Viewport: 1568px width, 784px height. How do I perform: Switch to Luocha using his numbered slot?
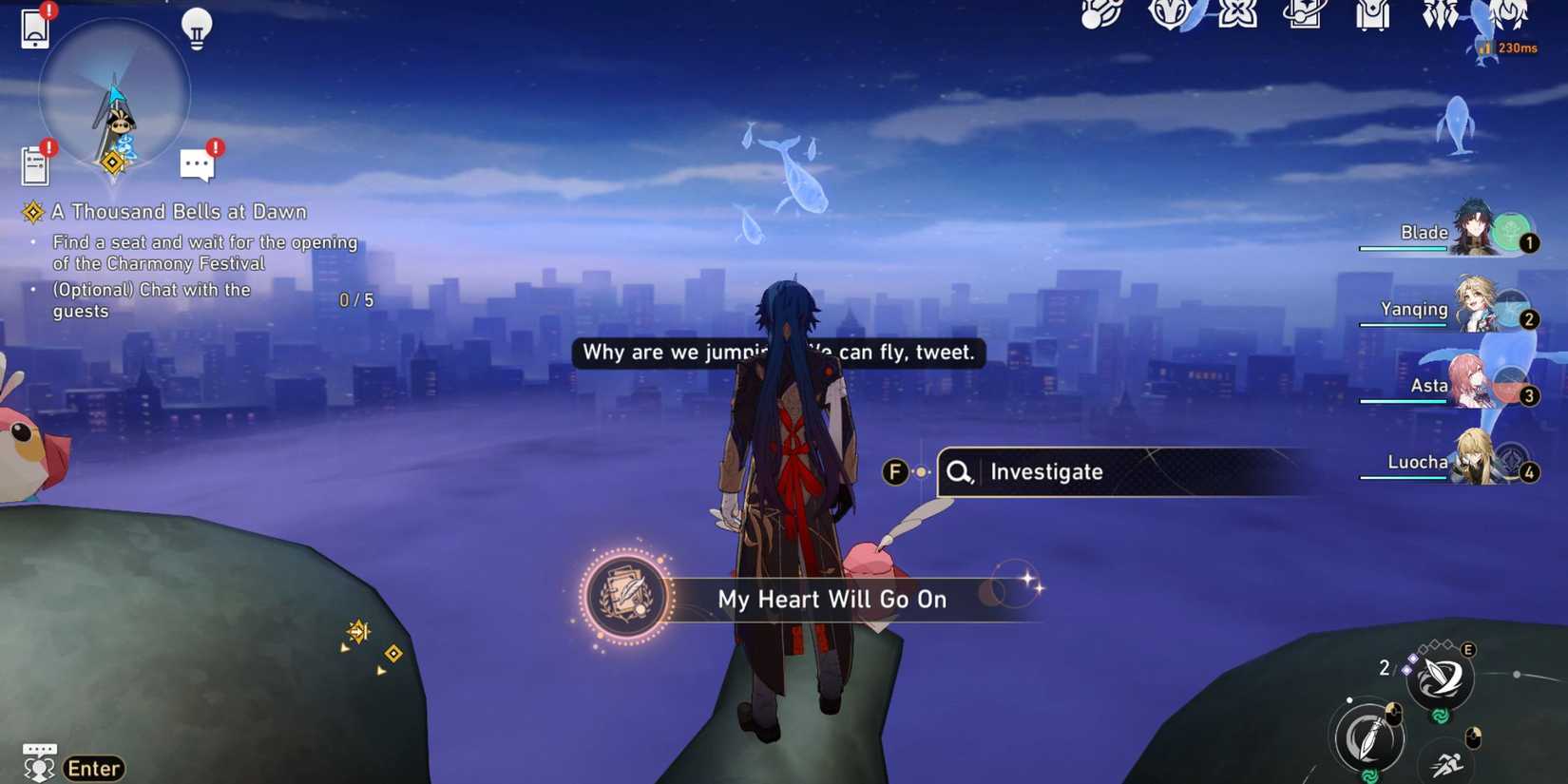point(1530,471)
